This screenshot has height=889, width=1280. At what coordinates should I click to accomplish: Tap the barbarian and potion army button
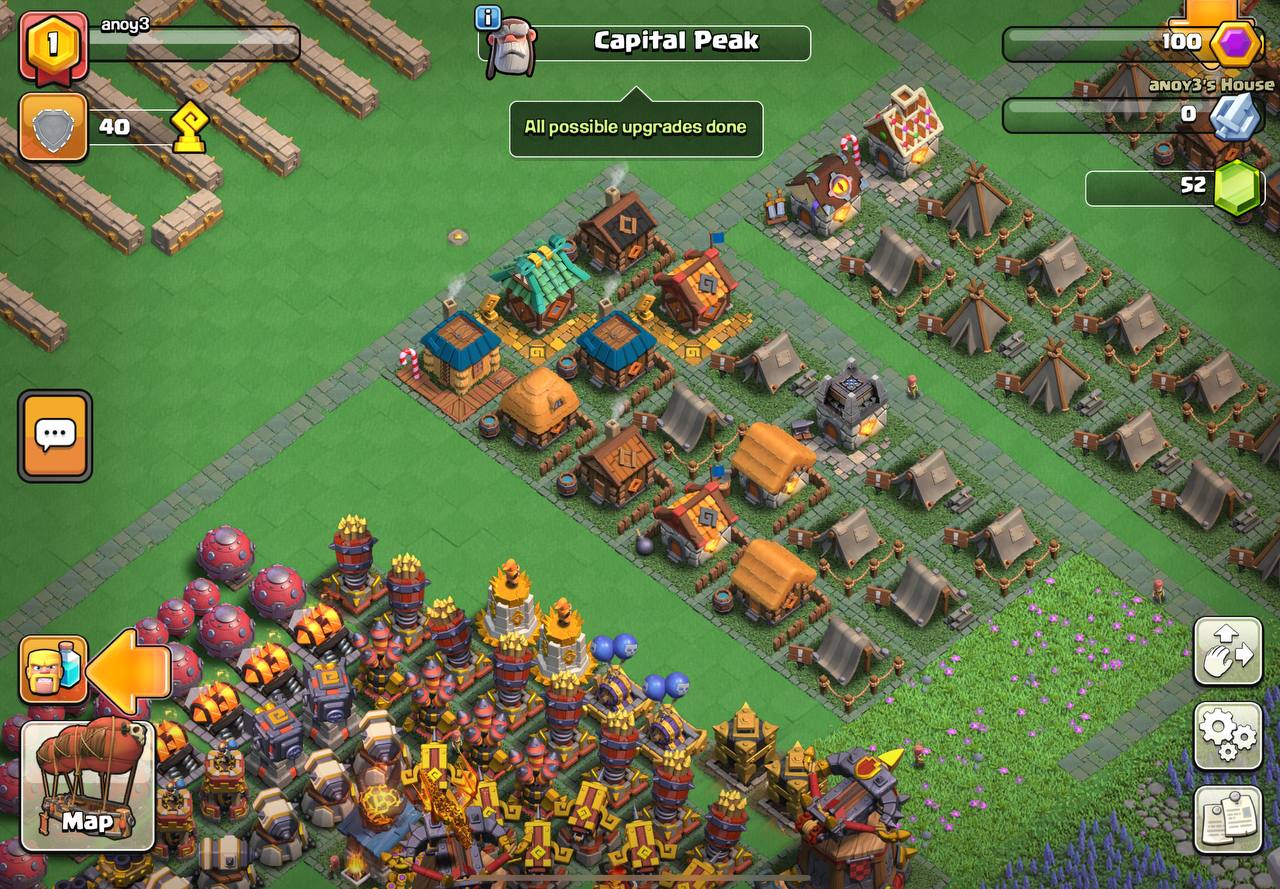tap(54, 669)
